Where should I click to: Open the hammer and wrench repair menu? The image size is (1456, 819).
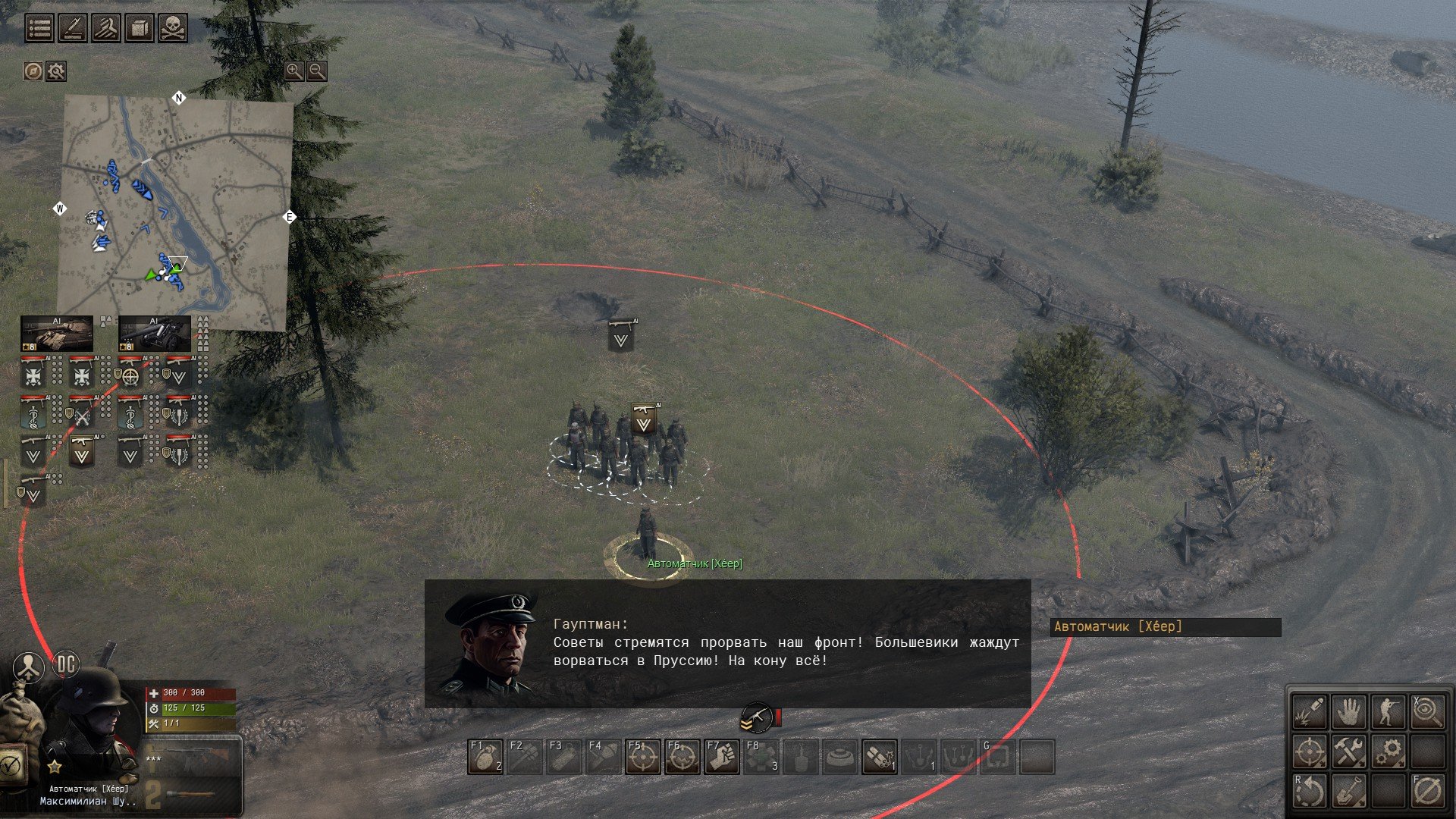click(x=1349, y=752)
